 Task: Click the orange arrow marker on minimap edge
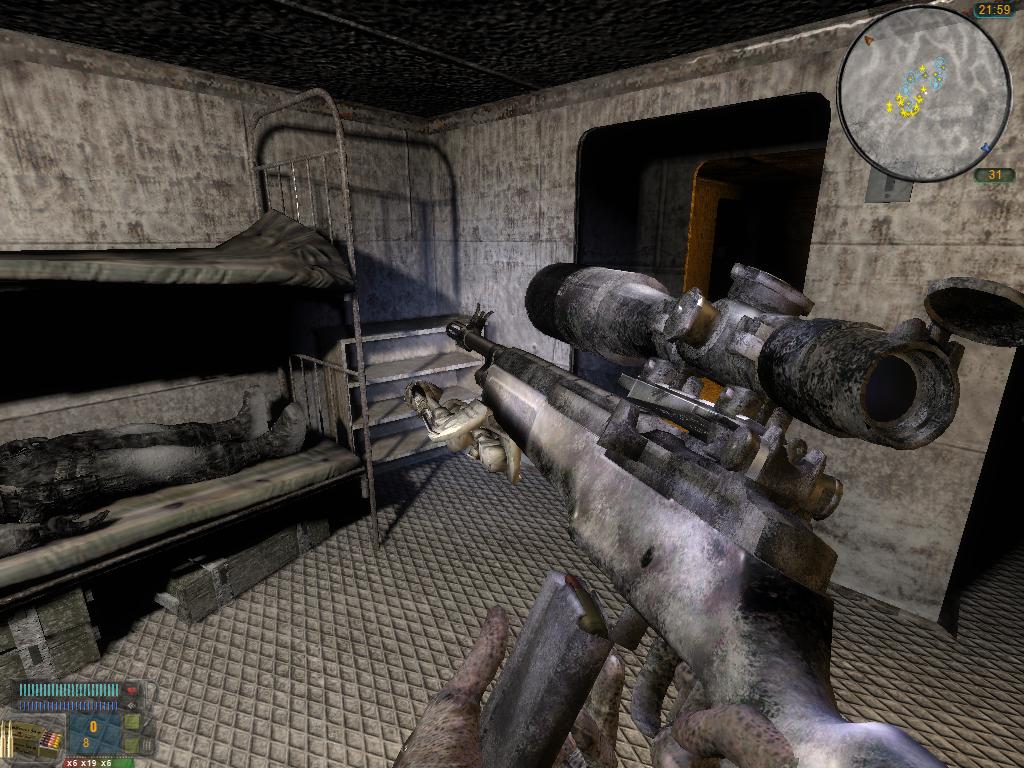869,40
